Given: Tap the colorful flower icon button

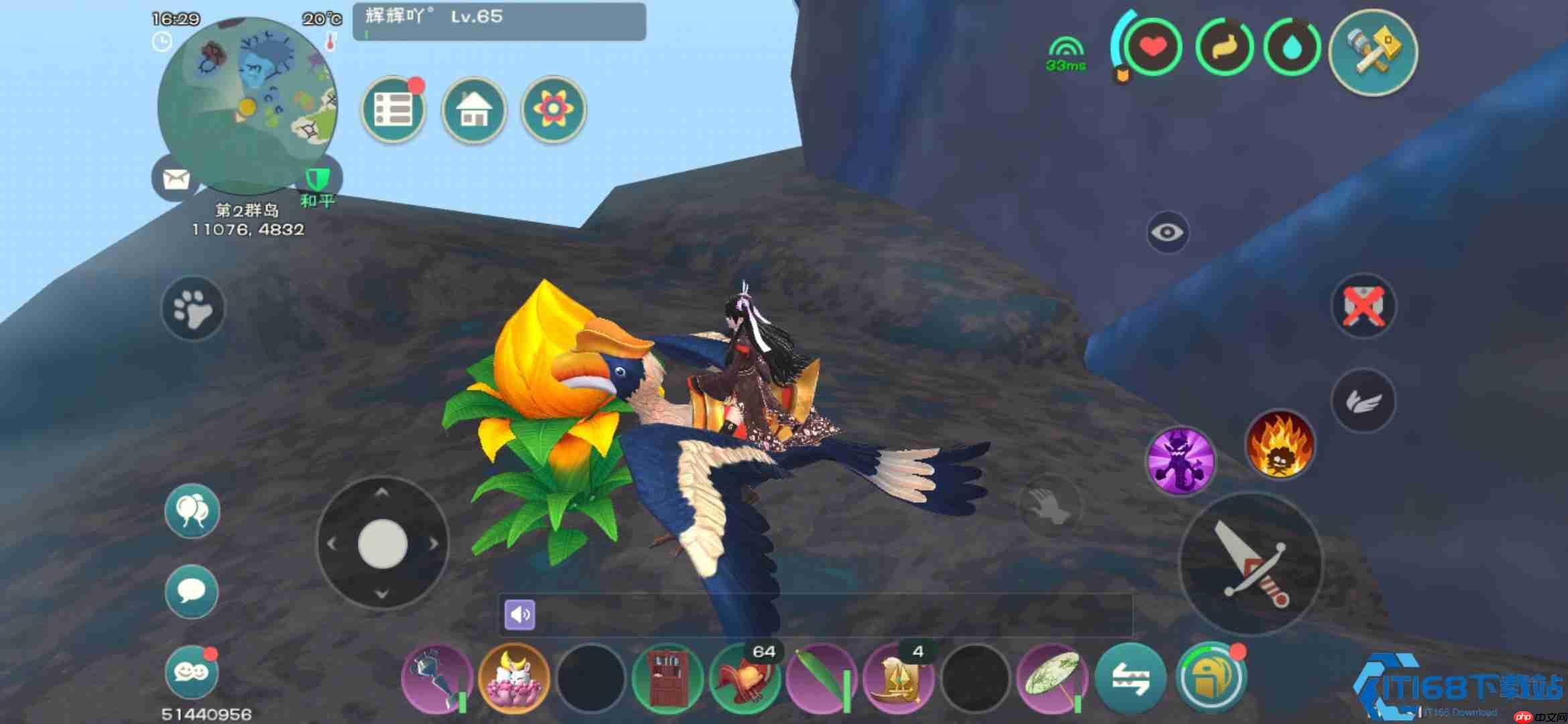Looking at the screenshot, I should click(x=553, y=109).
